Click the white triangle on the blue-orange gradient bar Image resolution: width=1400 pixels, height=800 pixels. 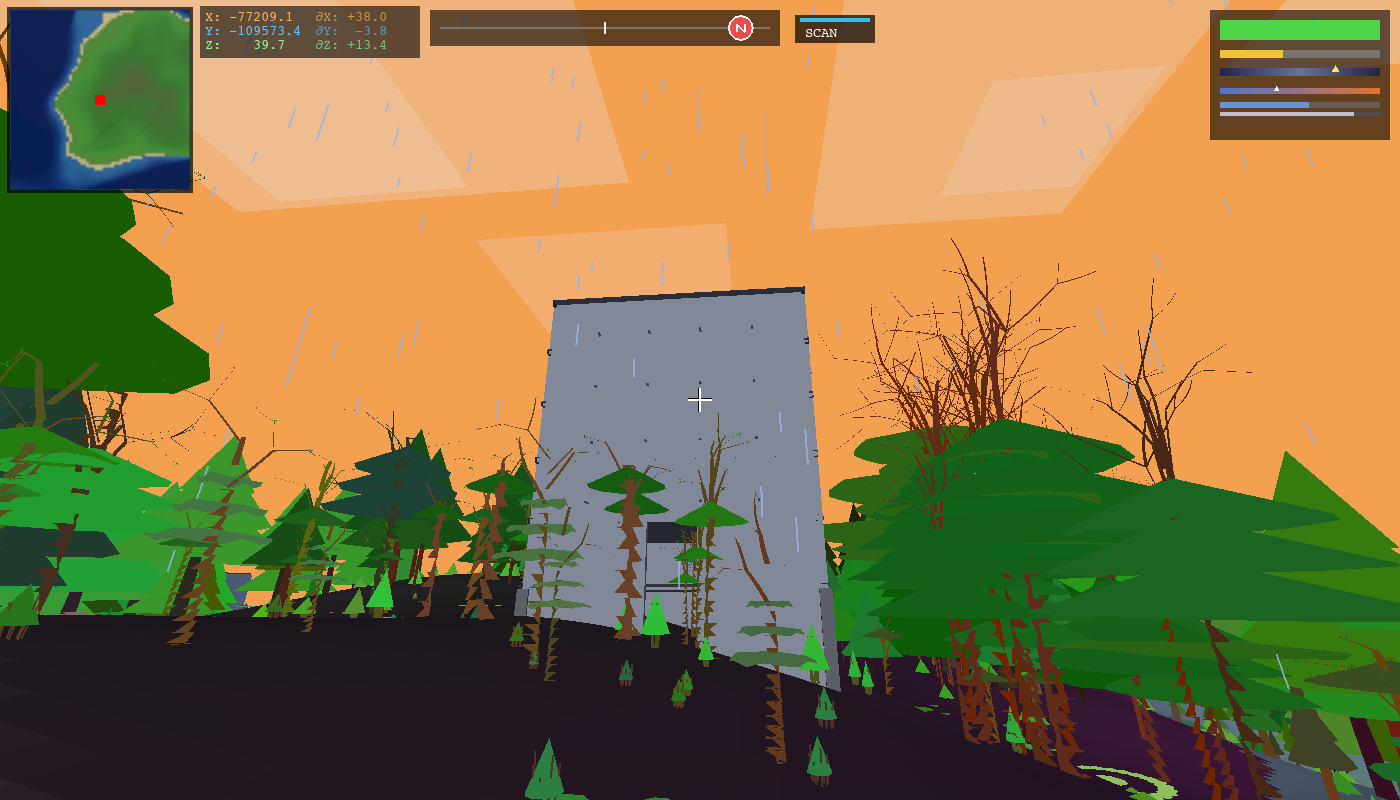[x=1276, y=86]
